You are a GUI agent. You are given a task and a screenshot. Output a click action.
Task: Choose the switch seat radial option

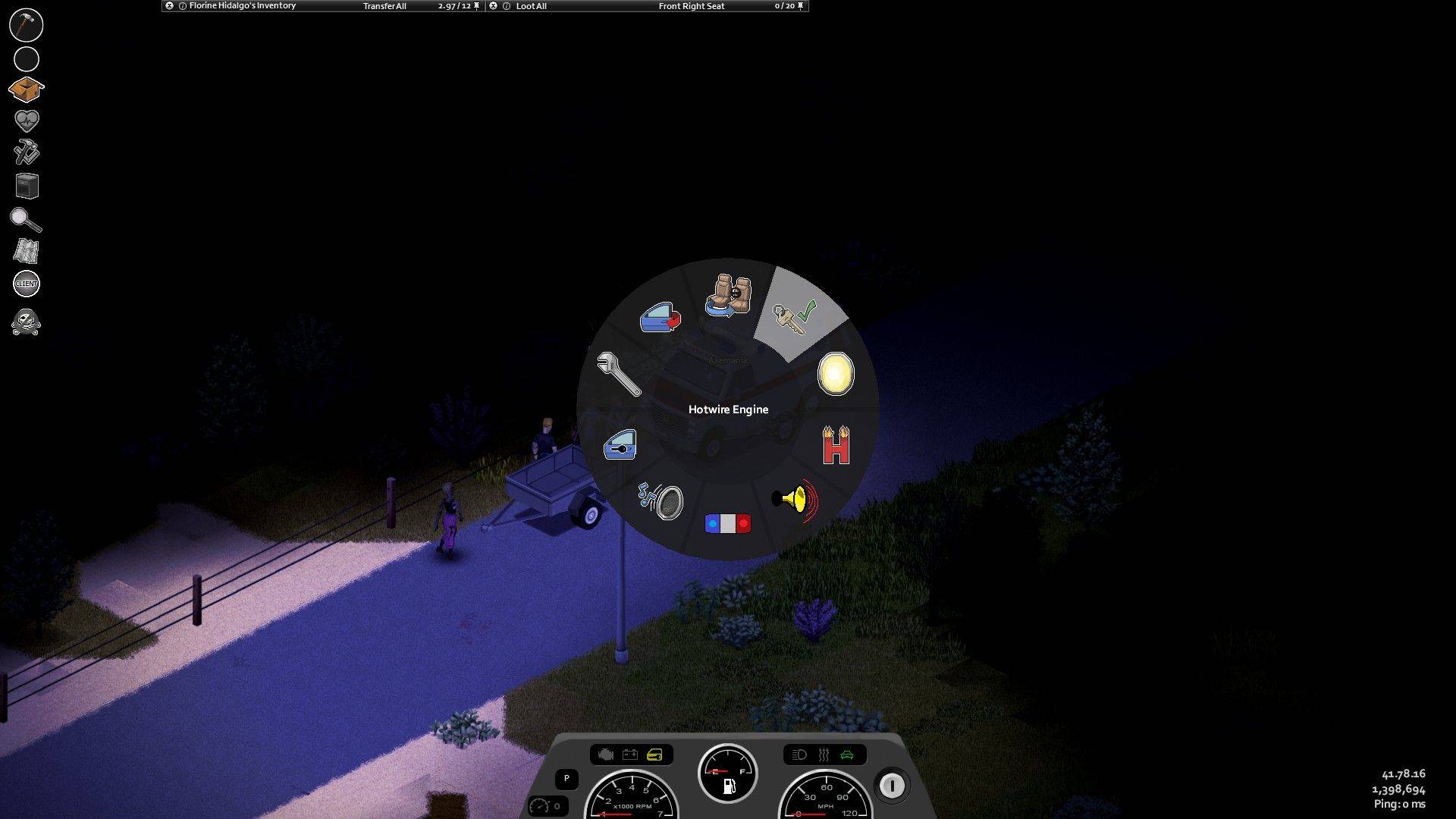click(x=729, y=297)
